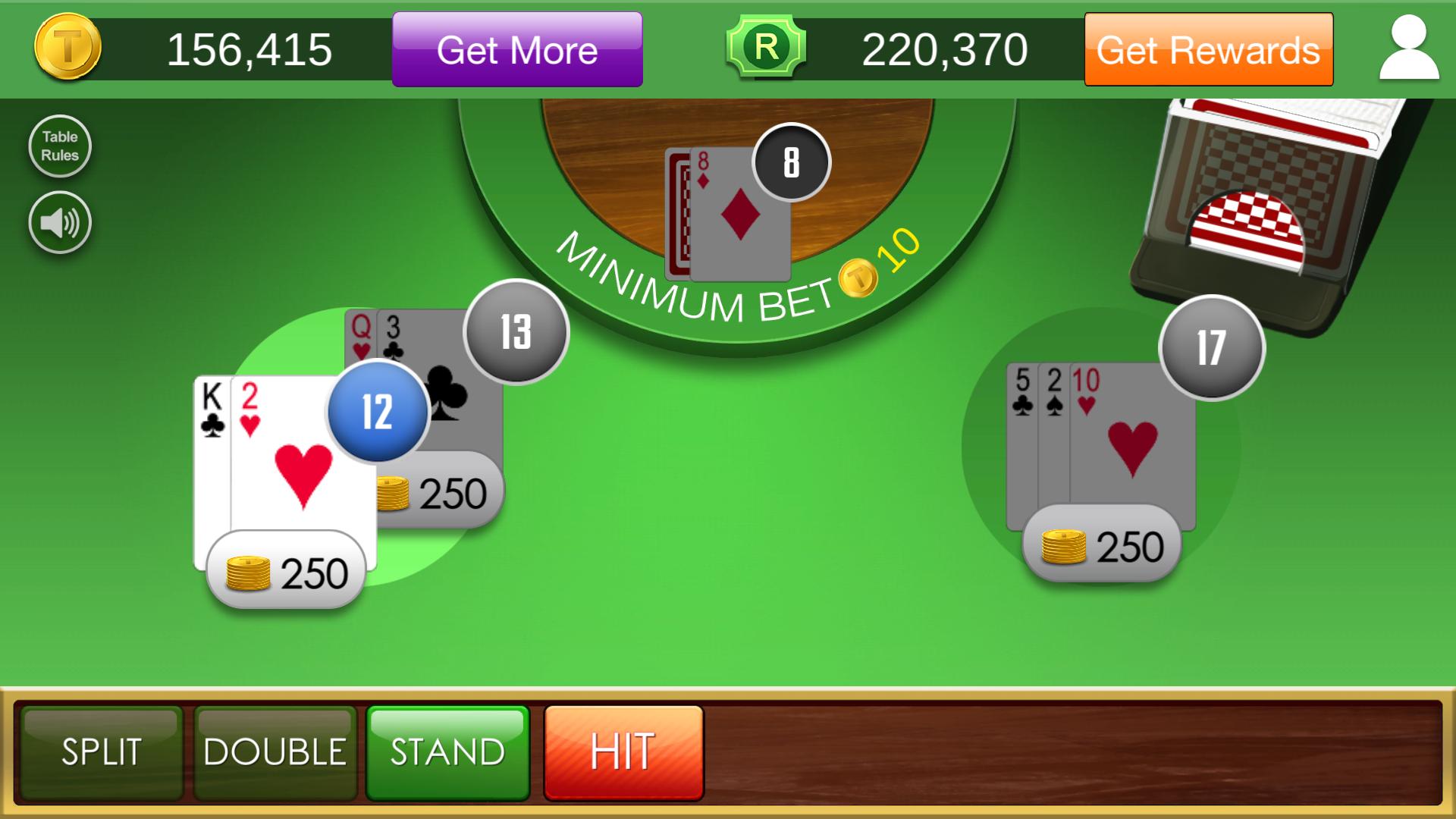Click the Get Rewards orange button
The image size is (1456, 819).
(1208, 49)
